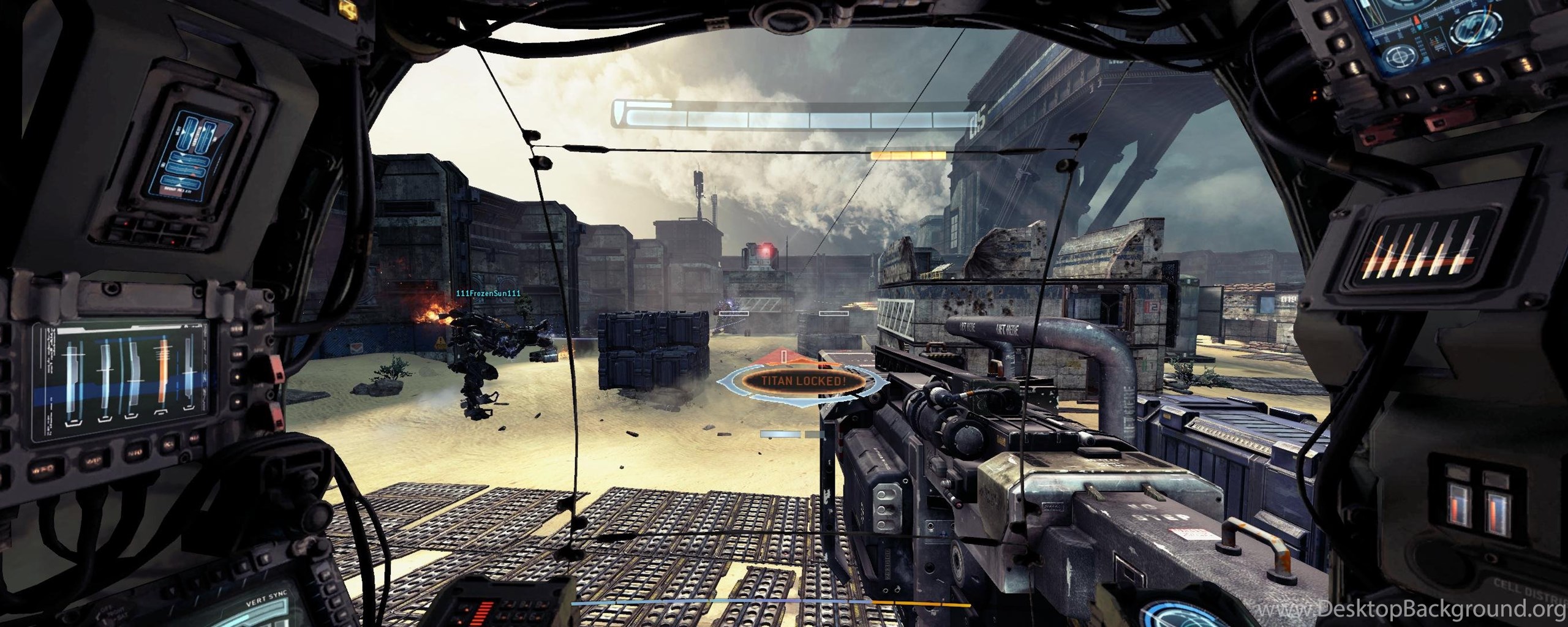Select the 111FrozenSun111 player name tag
The height and width of the screenshot is (627, 1568).
488,293
